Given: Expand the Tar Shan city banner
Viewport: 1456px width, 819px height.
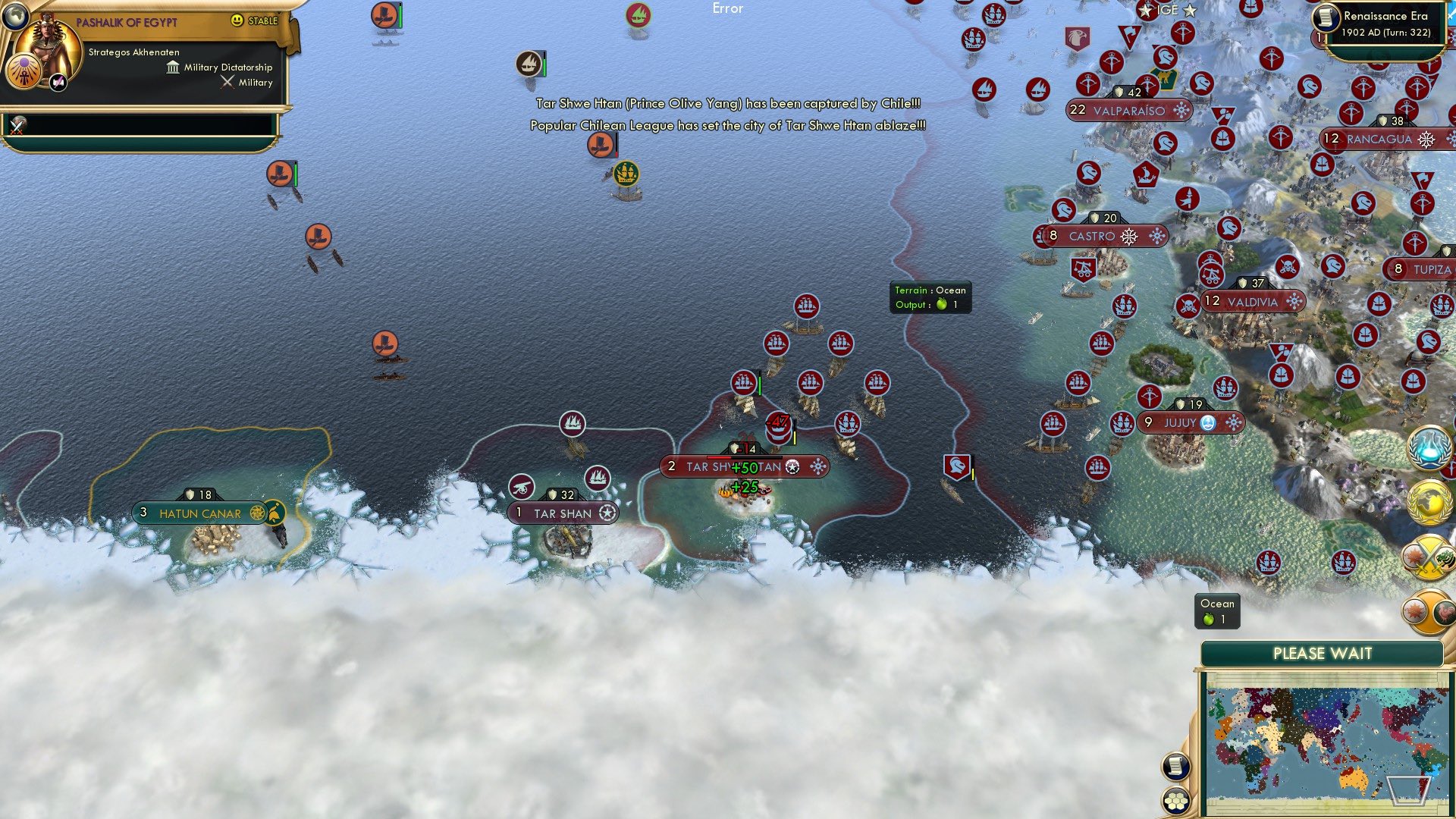Looking at the screenshot, I should (563, 513).
